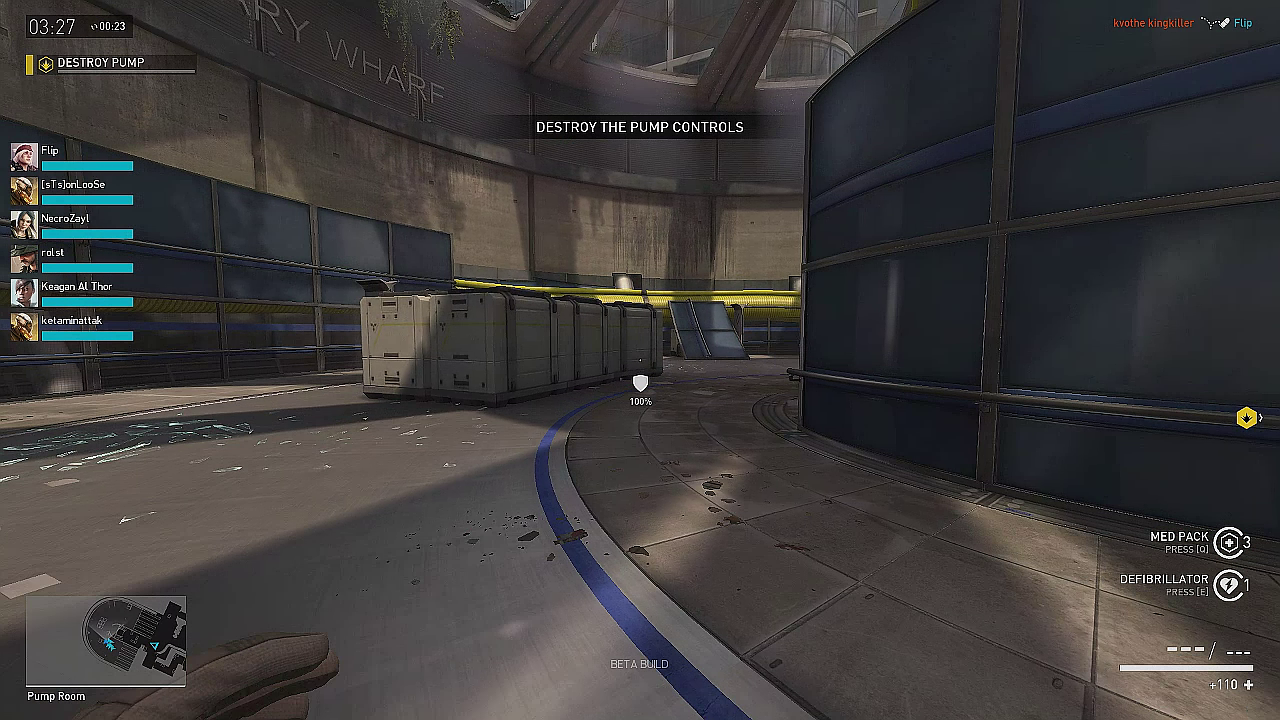Select ketaminattak in the team roster
1280x720 pixels.
pos(72,327)
